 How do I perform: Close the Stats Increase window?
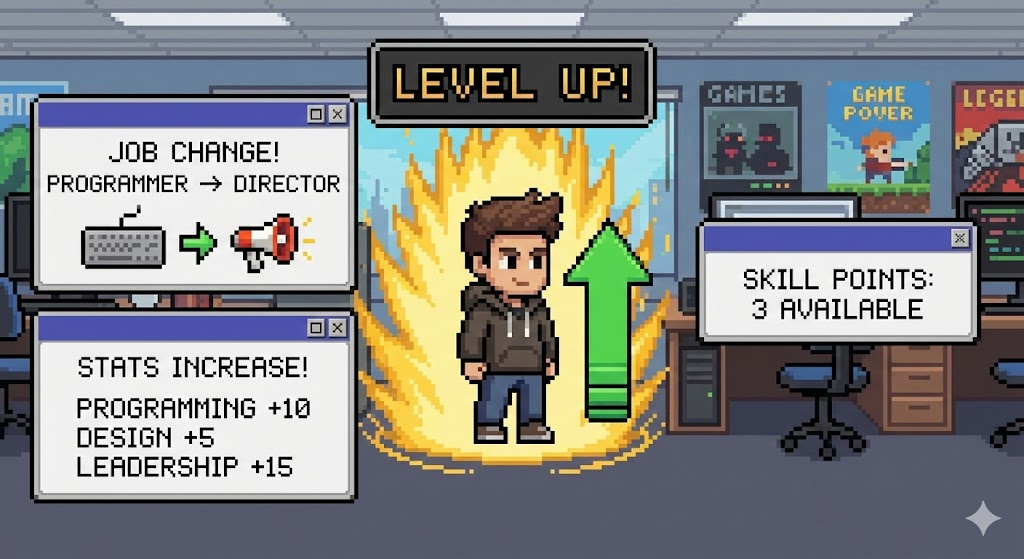pos(337,328)
